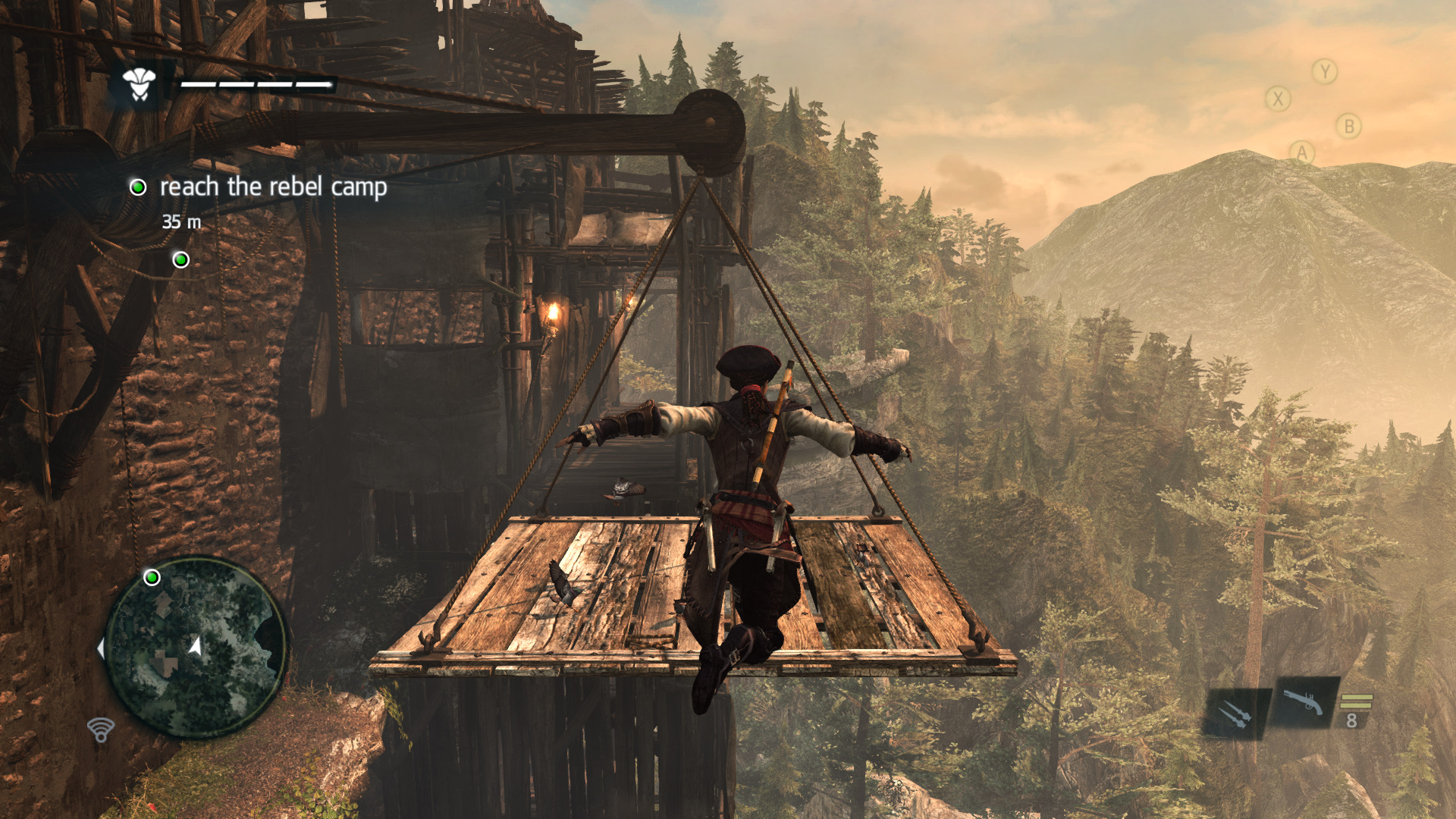Click the Assassin insignia icon
This screenshot has width=1456, height=819.
[x=140, y=83]
